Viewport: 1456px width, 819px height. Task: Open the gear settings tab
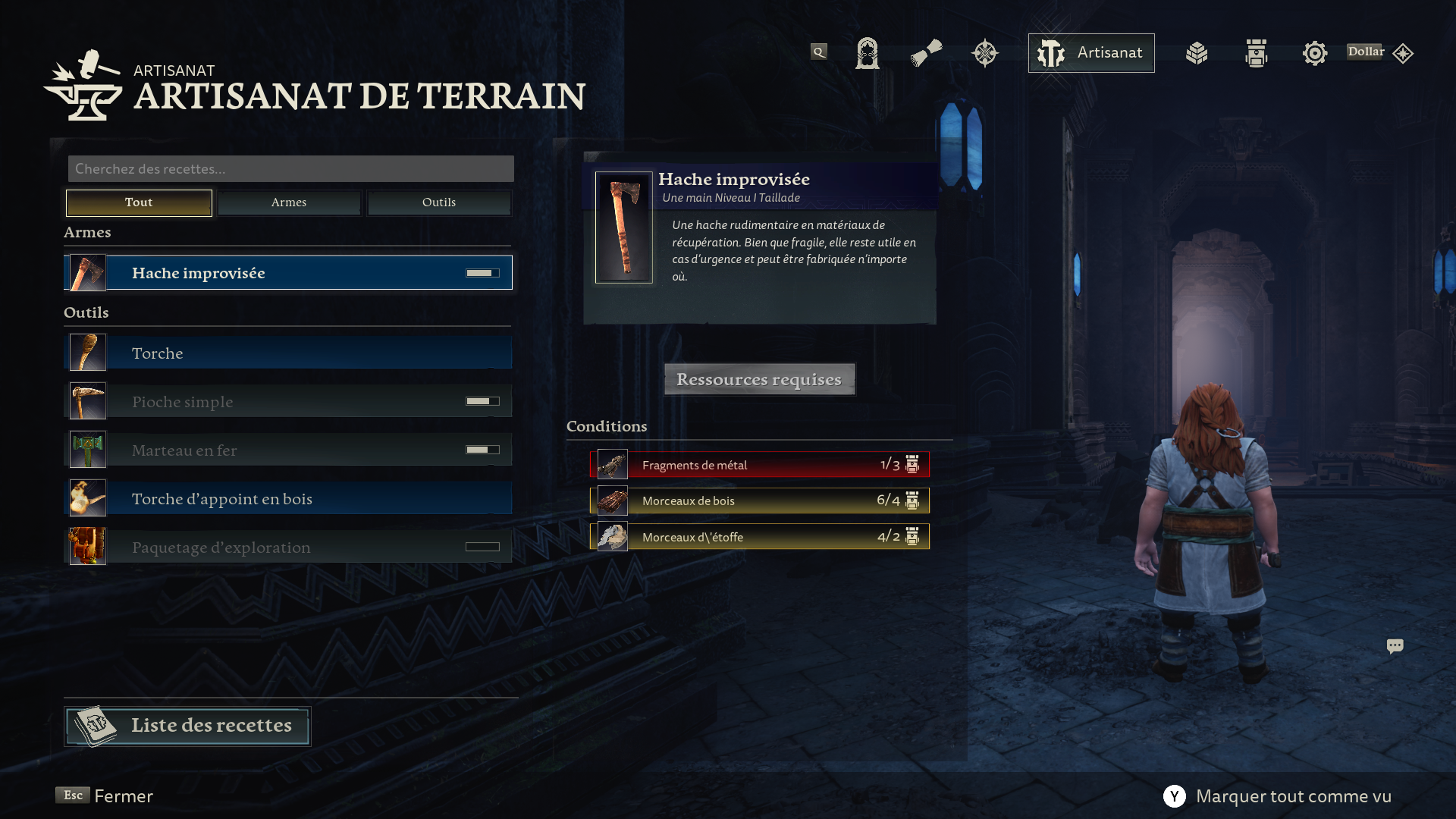(1315, 53)
